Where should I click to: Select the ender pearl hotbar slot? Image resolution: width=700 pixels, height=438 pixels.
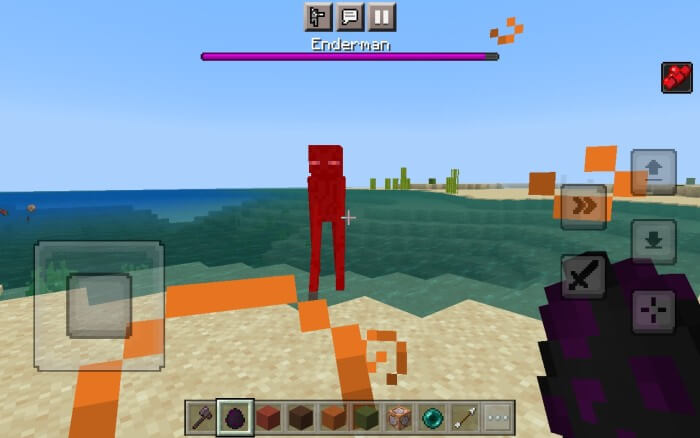click(432, 418)
